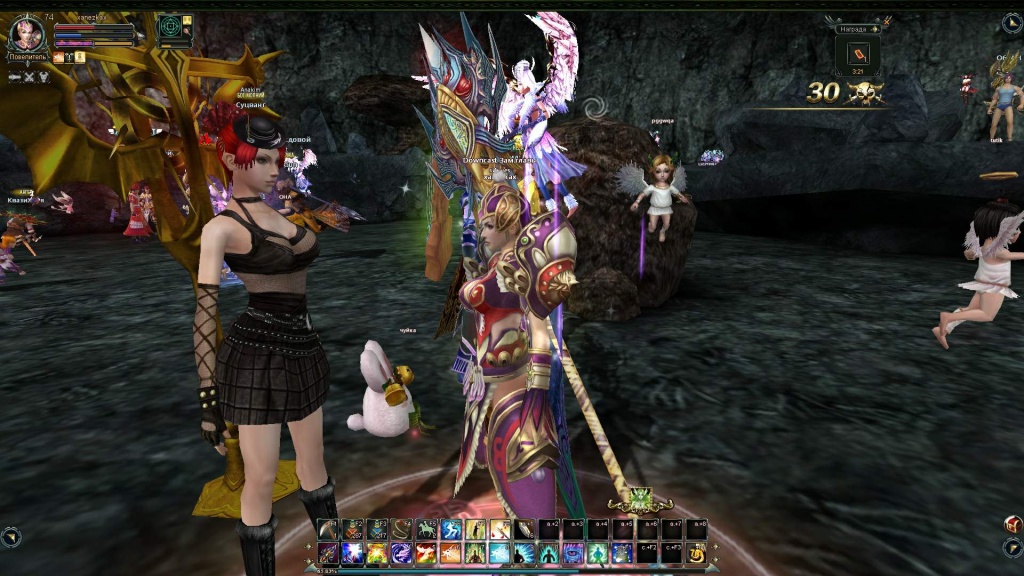Cast the purple swirling vortex skill
The image size is (1024, 576).
(x=402, y=553)
